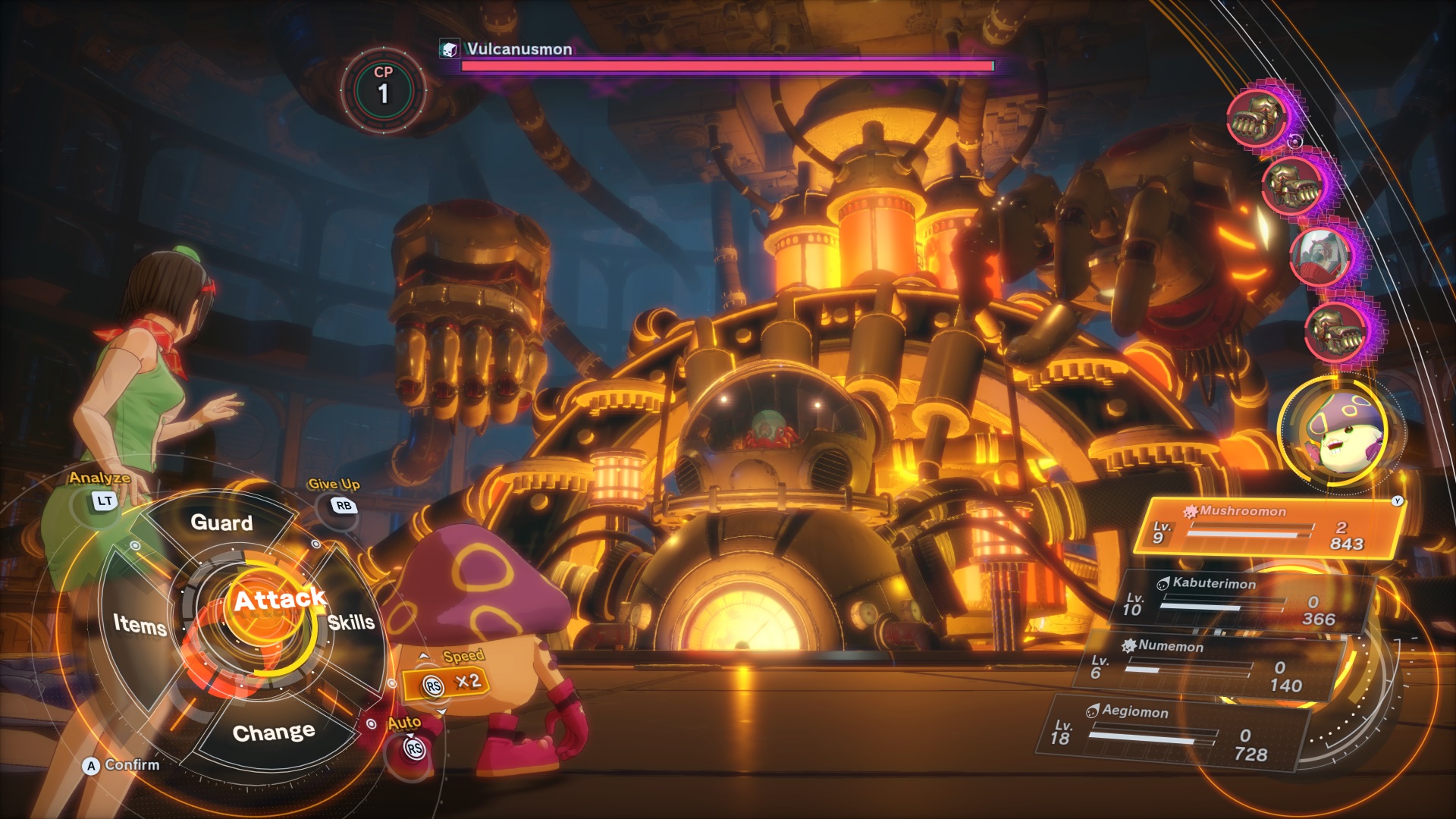Image resolution: width=1456 pixels, height=819 pixels.
Task: Choose the Give Up option
Action: (x=343, y=504)
